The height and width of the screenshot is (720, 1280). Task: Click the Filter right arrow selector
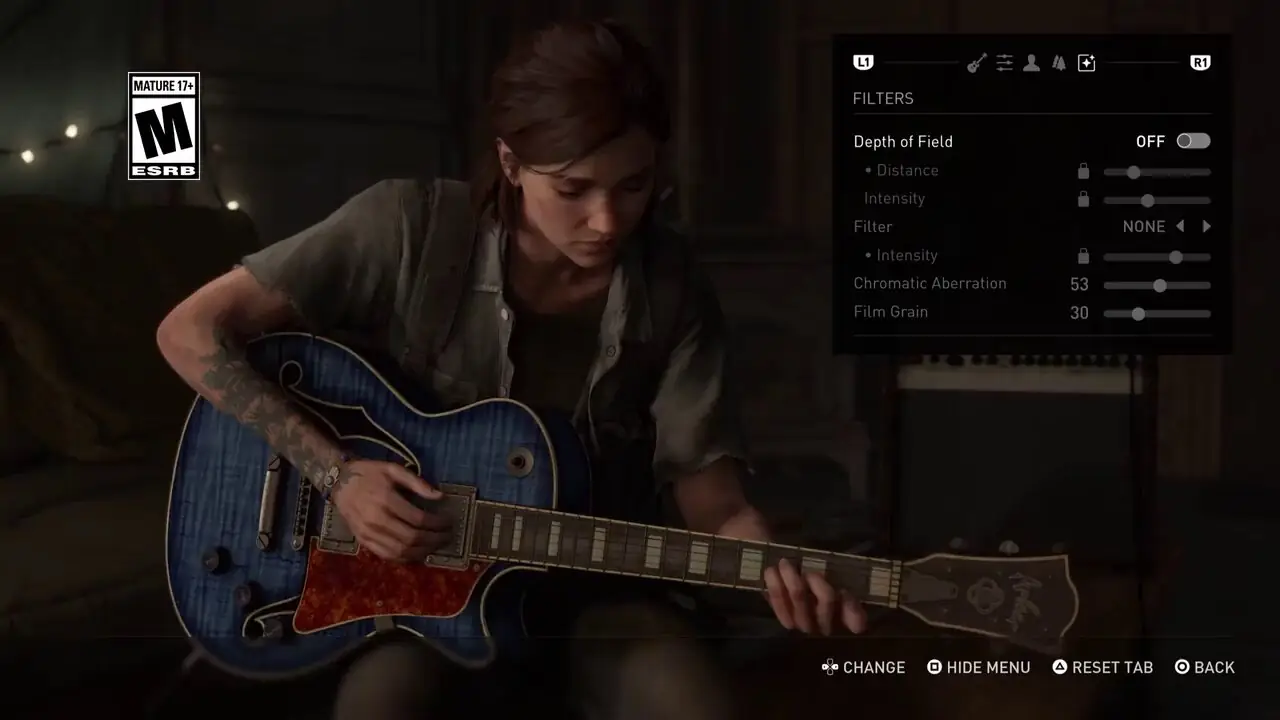coord(1206,226)
